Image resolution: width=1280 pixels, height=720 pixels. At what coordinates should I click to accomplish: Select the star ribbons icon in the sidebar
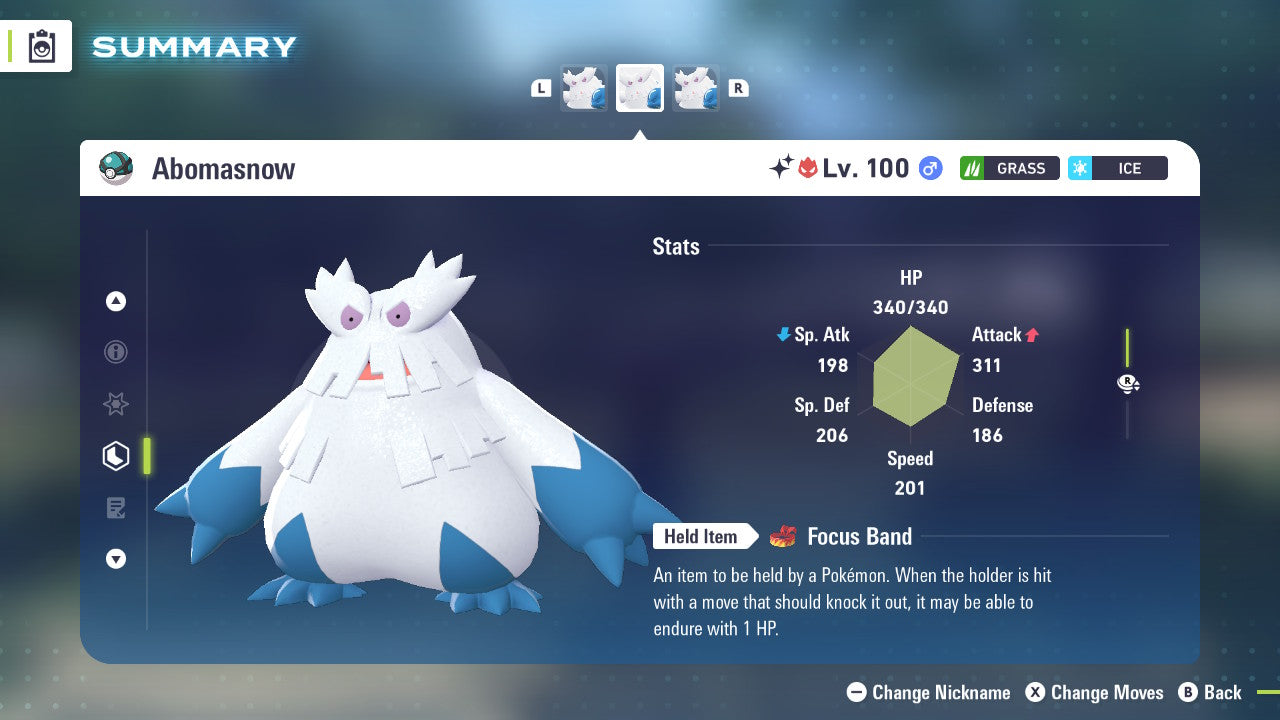click(x=116, y=404)
